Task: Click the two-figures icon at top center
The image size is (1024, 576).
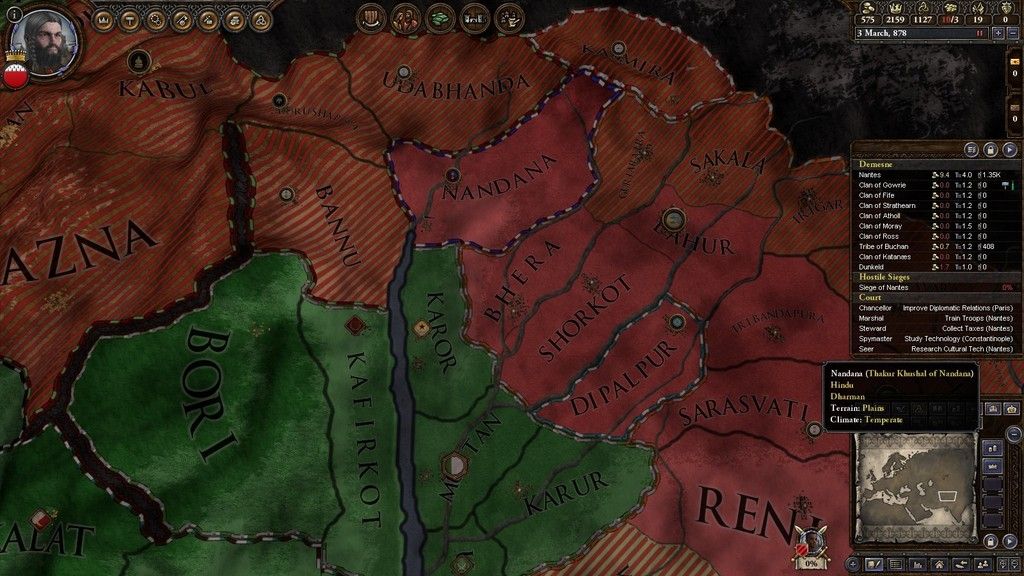Action: point(406,17)
